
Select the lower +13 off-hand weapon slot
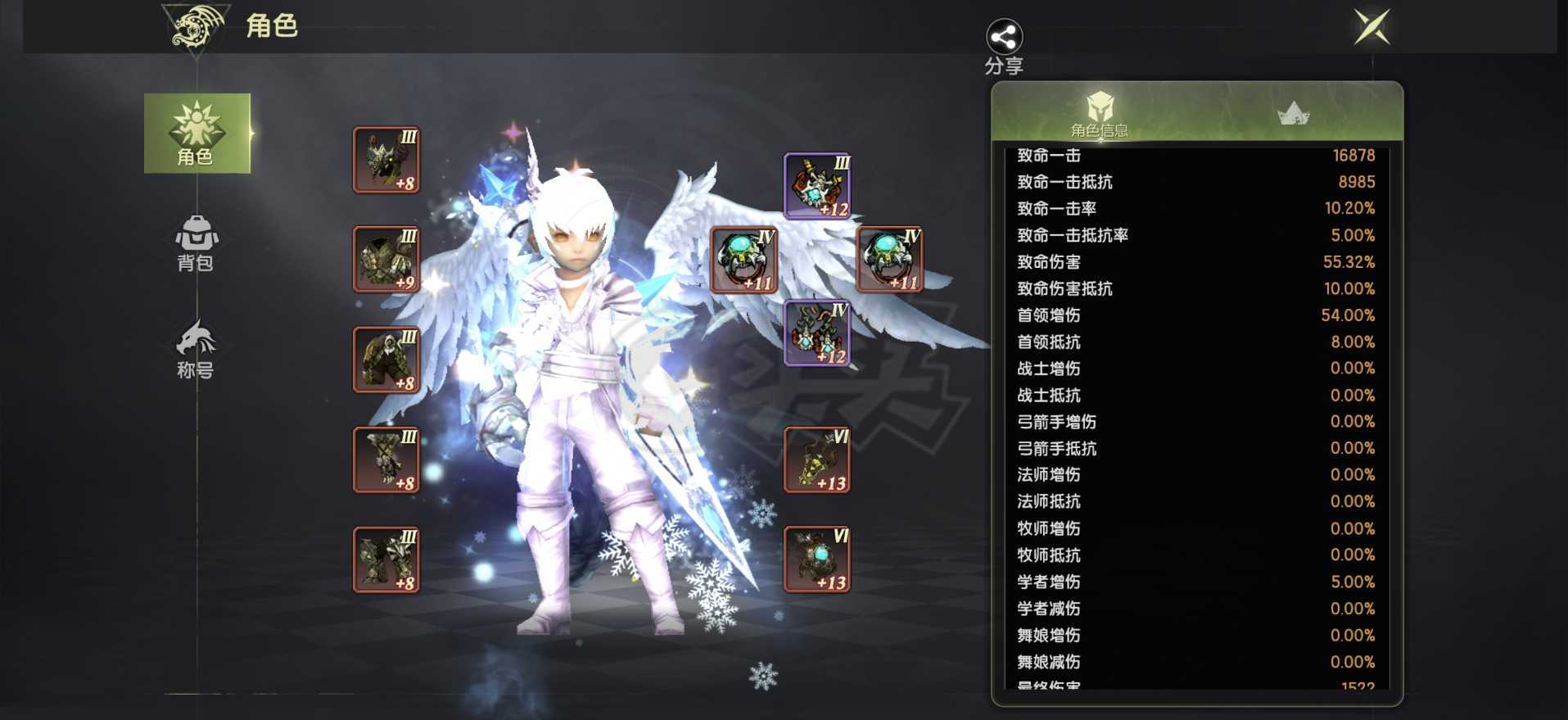click(817, 560)
